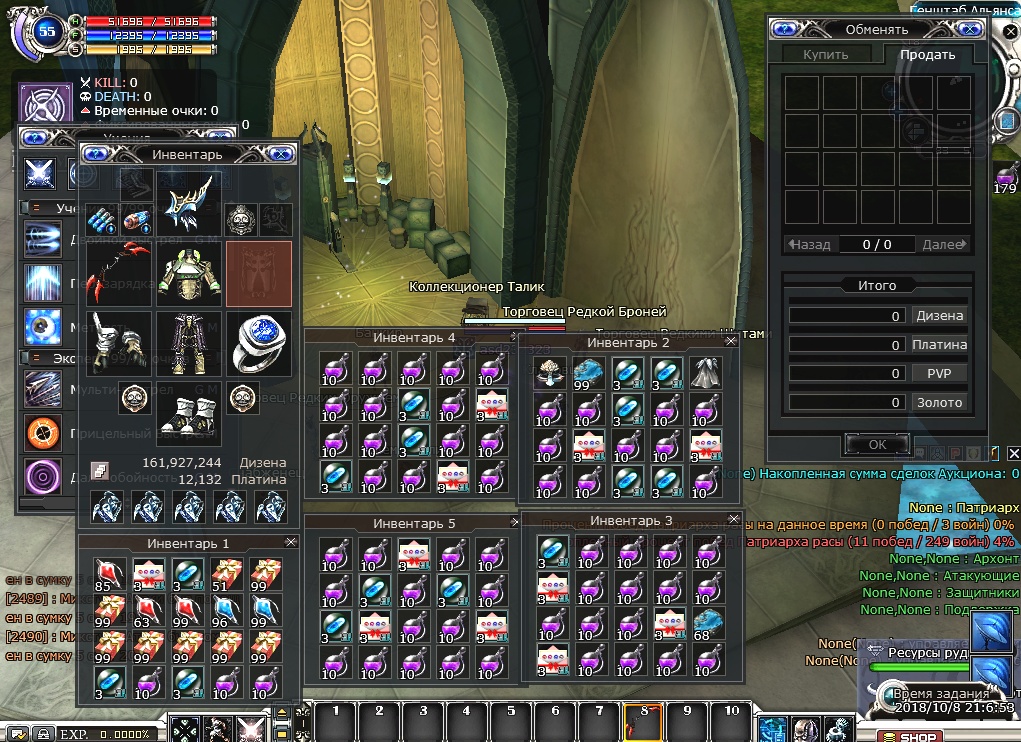This screenshot has height=742, width=1021.
Task: Select the Продать tab in the exchange window
Action: coord(927,55)
